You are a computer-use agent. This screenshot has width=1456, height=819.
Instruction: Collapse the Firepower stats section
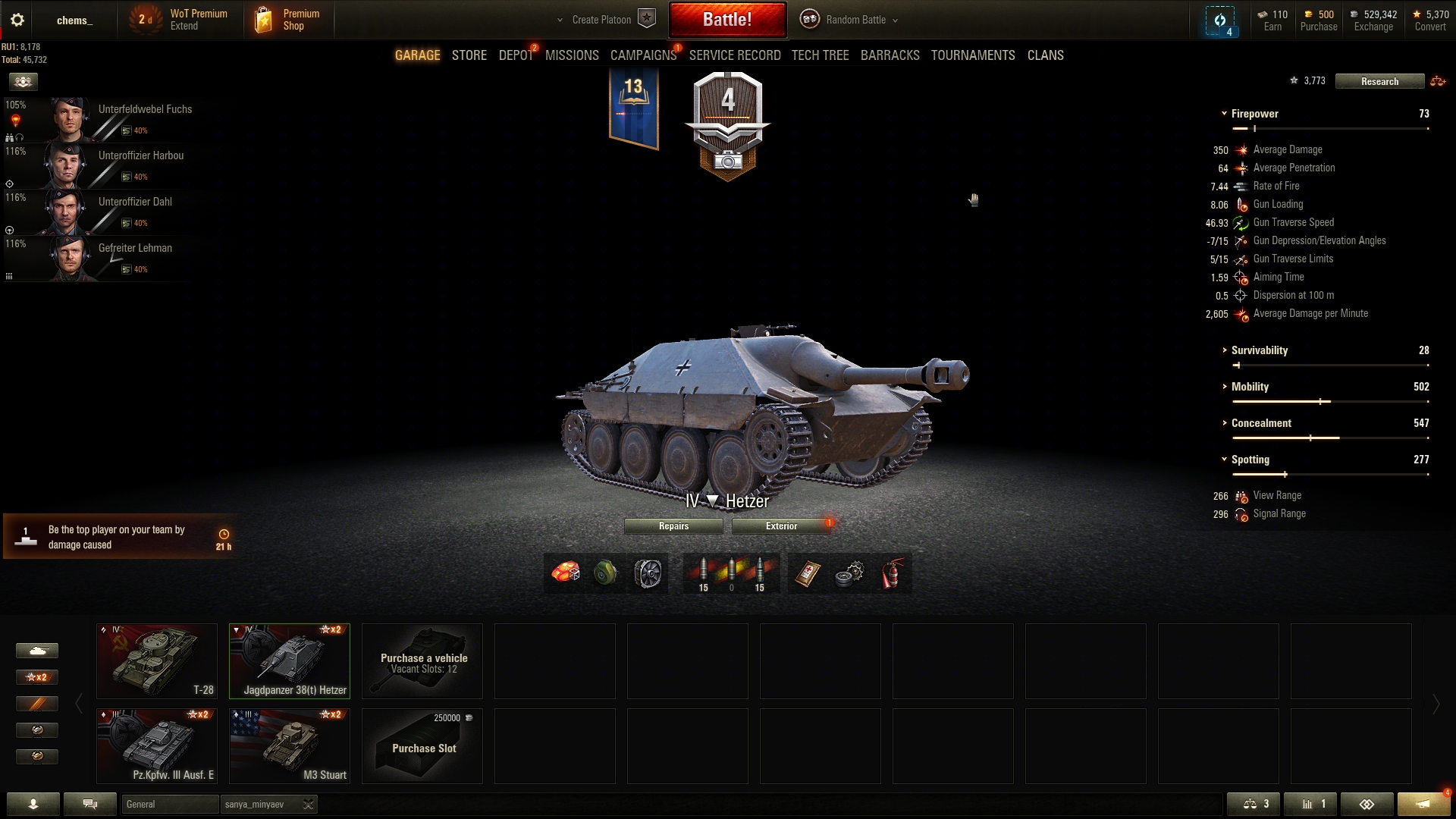pos(1254,114)
